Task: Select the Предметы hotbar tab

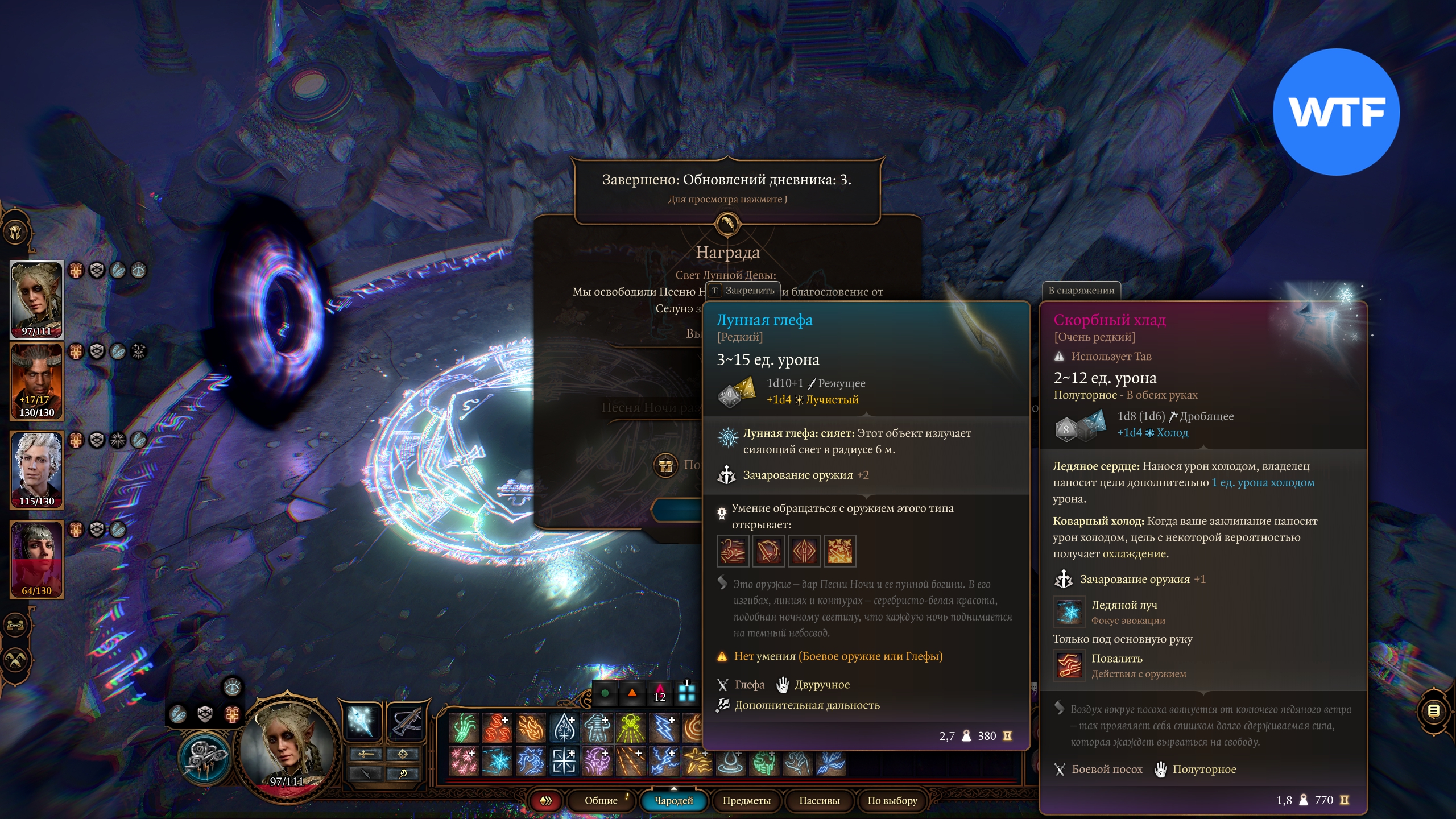Action: 746,800
